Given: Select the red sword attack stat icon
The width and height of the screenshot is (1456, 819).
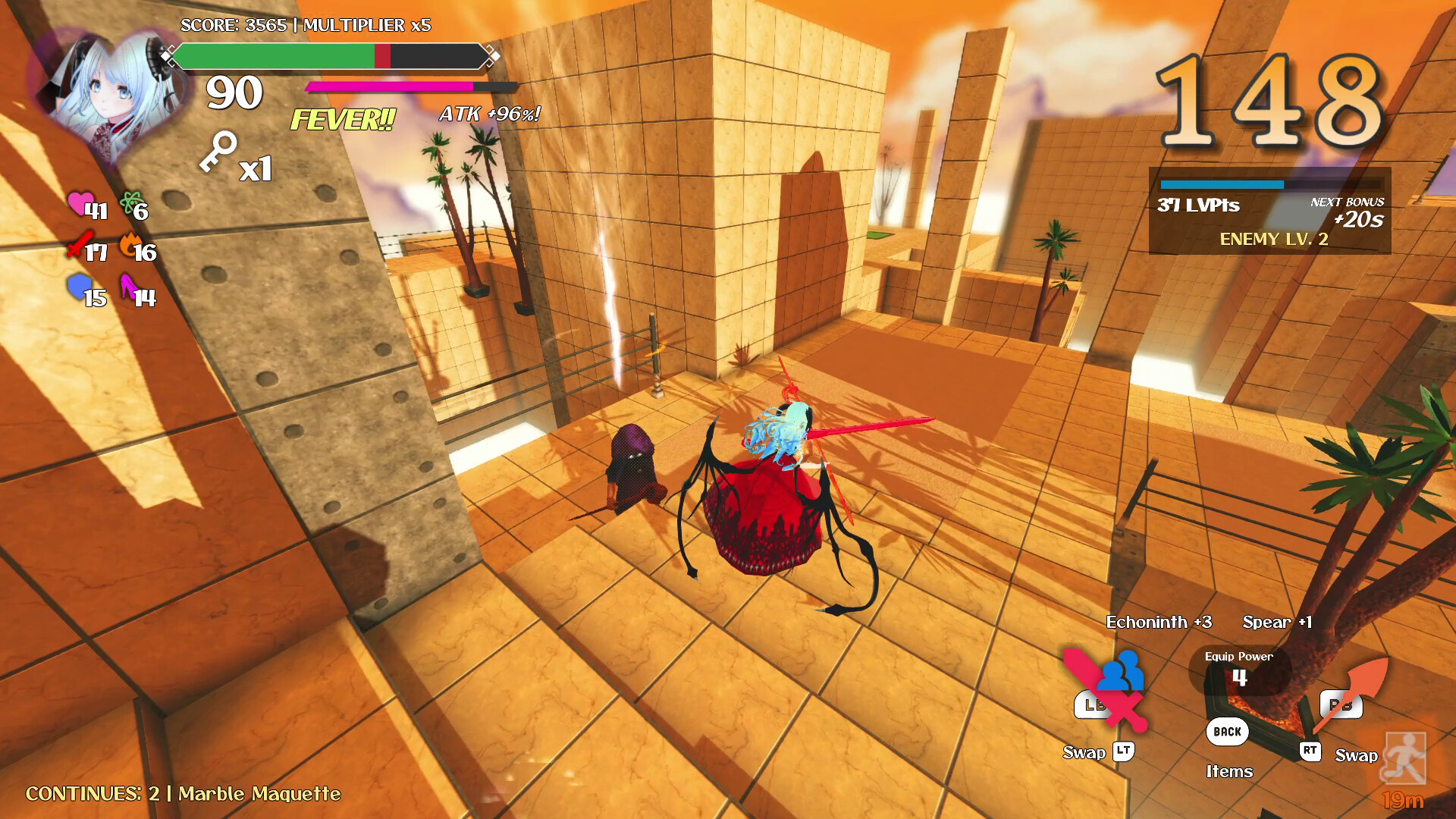Looking at the screenshot, I should pos(78,245).
